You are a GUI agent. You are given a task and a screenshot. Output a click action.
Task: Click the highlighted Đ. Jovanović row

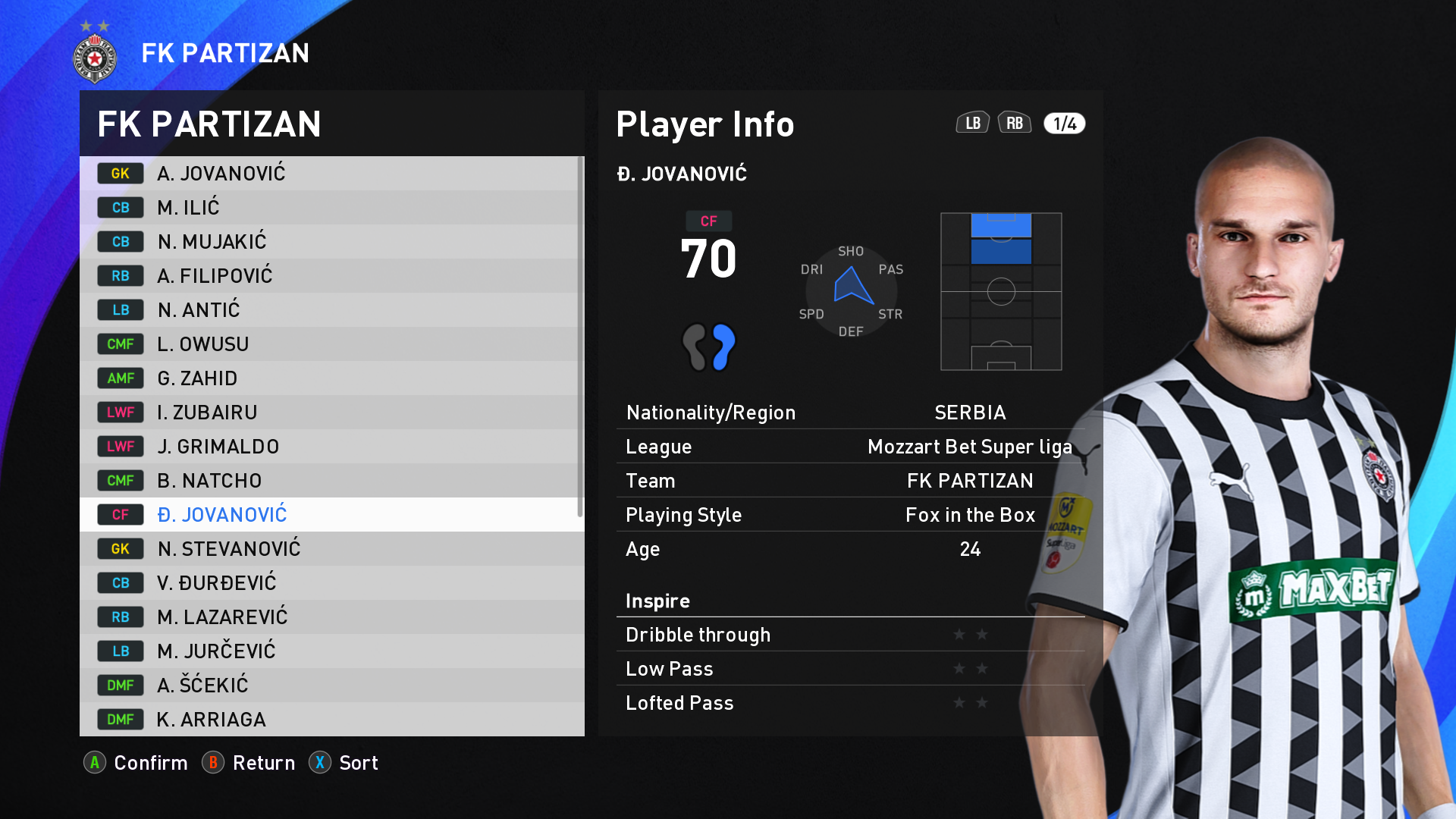331,515
